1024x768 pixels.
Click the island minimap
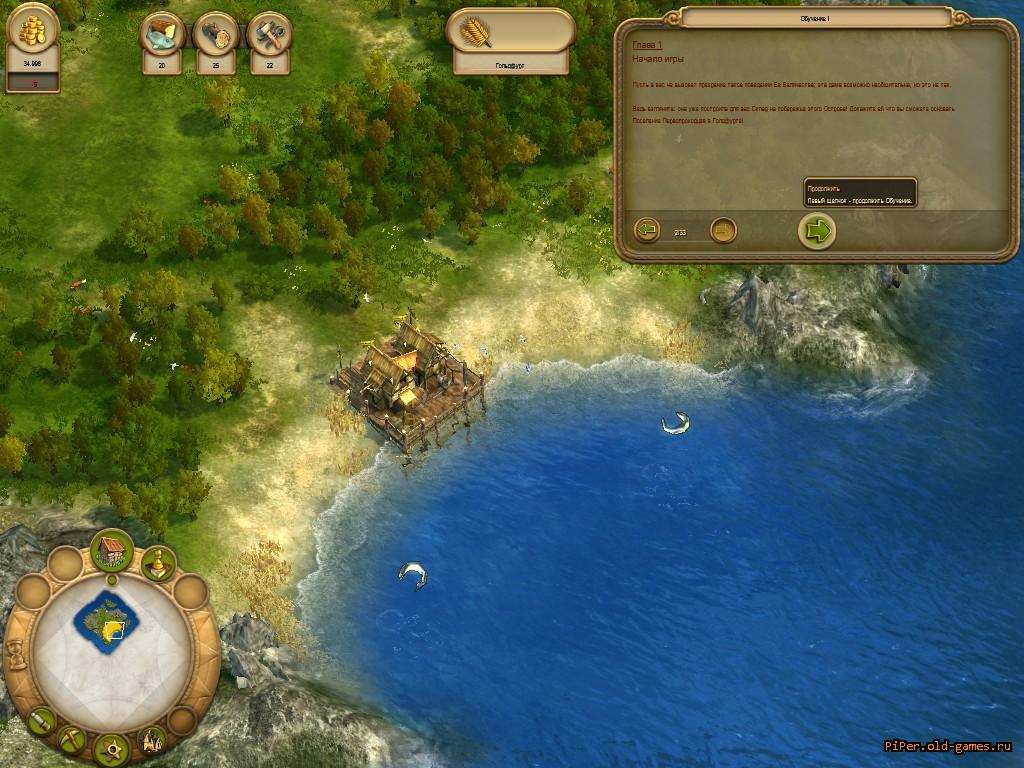point(107,620)
